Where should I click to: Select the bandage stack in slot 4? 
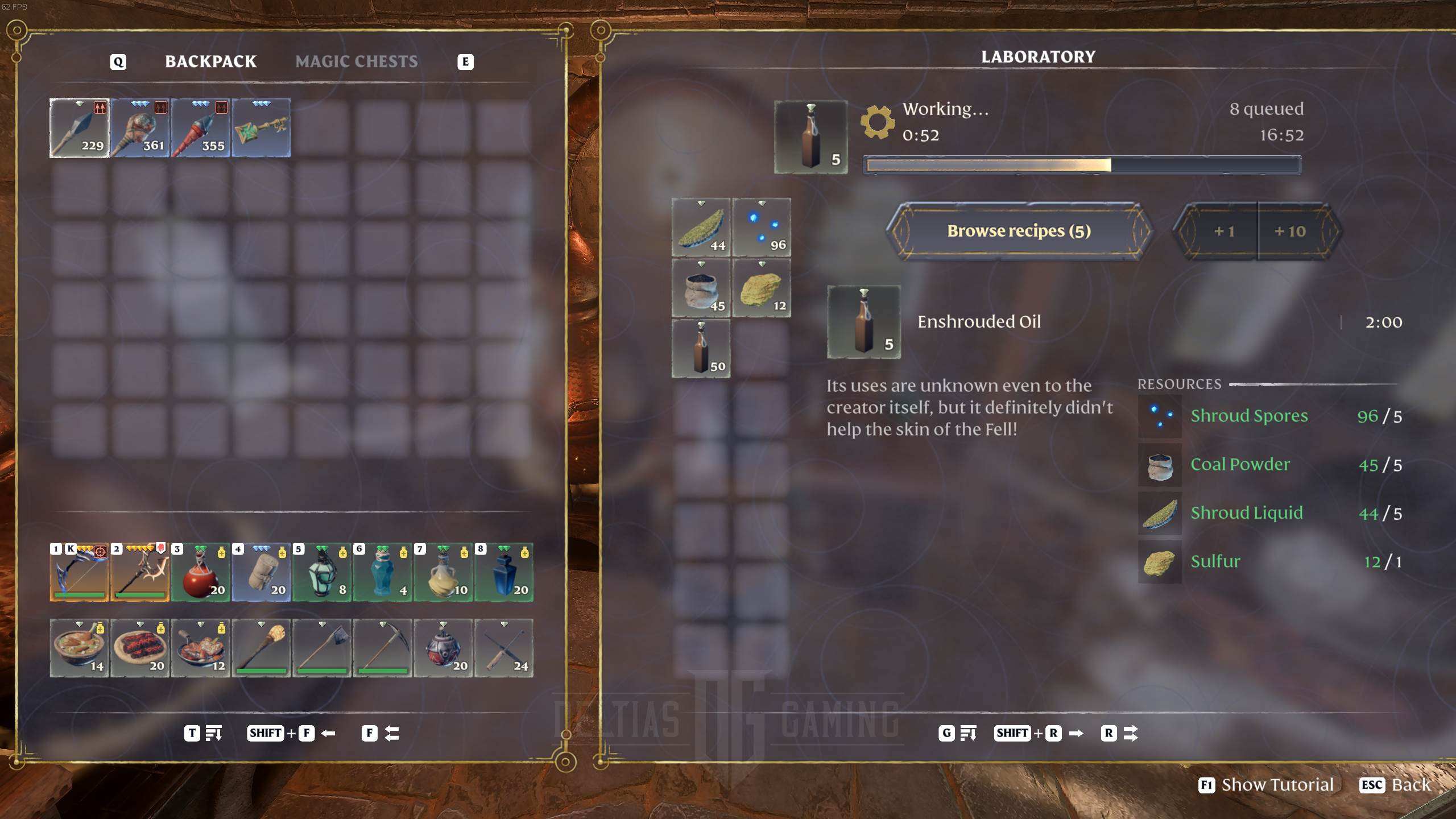261,573
